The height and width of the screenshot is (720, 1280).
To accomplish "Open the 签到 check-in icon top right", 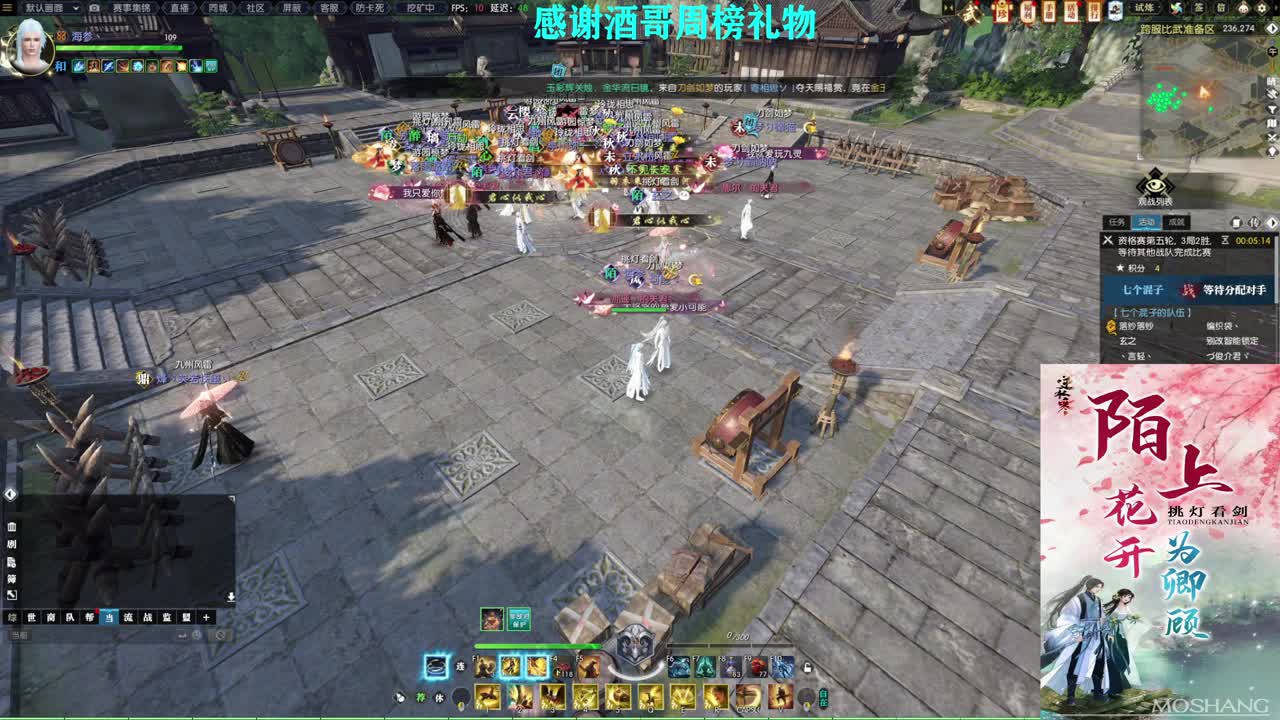I will click(1198, 8).
